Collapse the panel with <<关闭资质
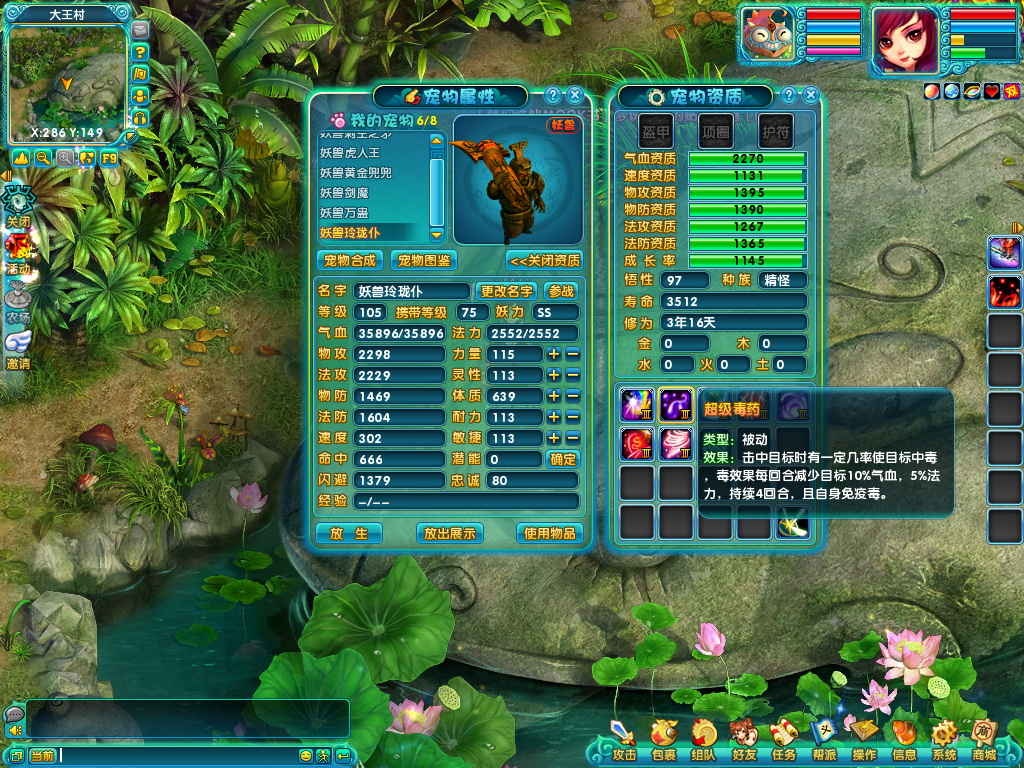The width and height of the screenshot is (1024, 768). click(545, 260)
